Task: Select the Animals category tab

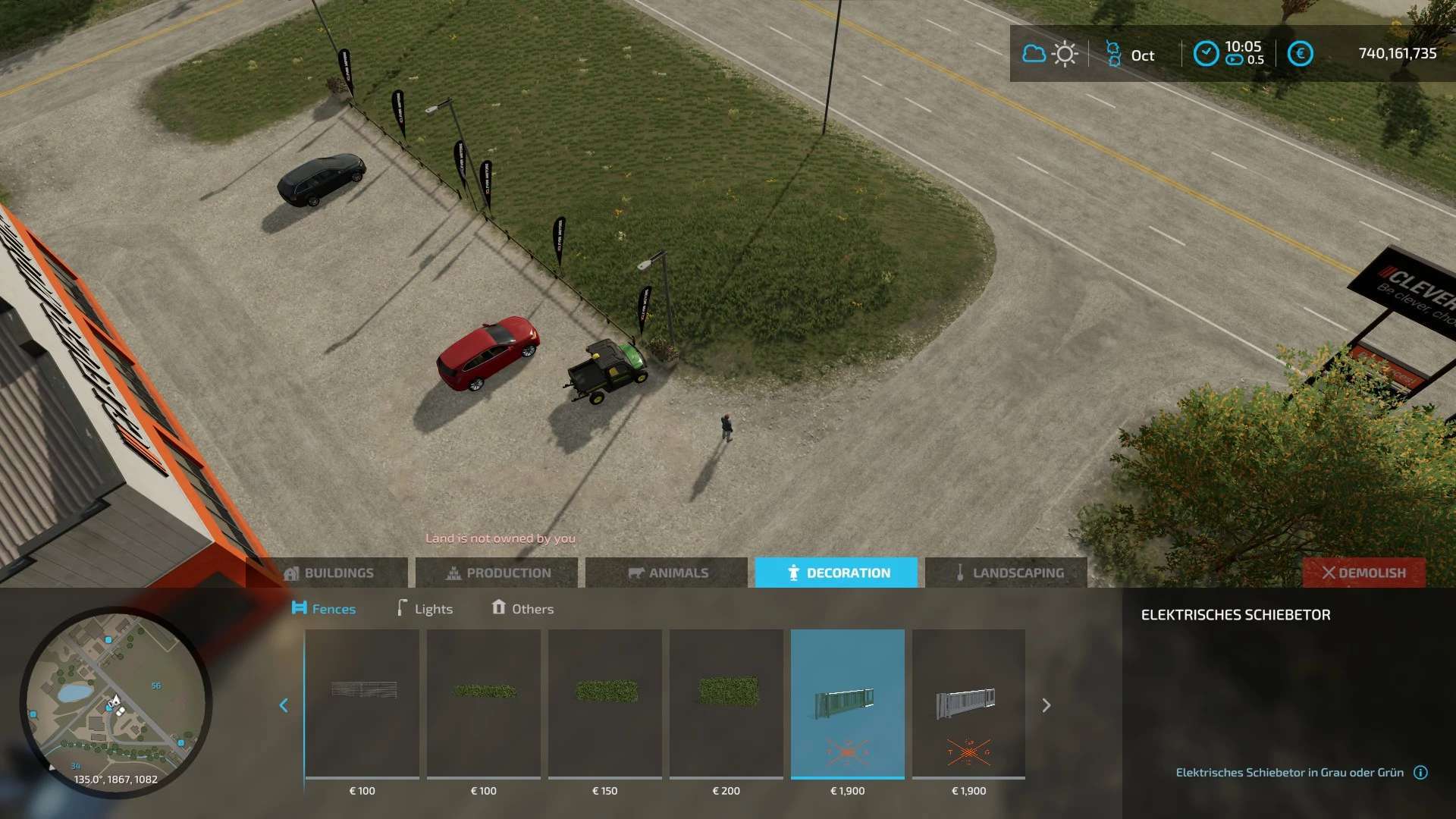Action: click(x=667, y=573)
